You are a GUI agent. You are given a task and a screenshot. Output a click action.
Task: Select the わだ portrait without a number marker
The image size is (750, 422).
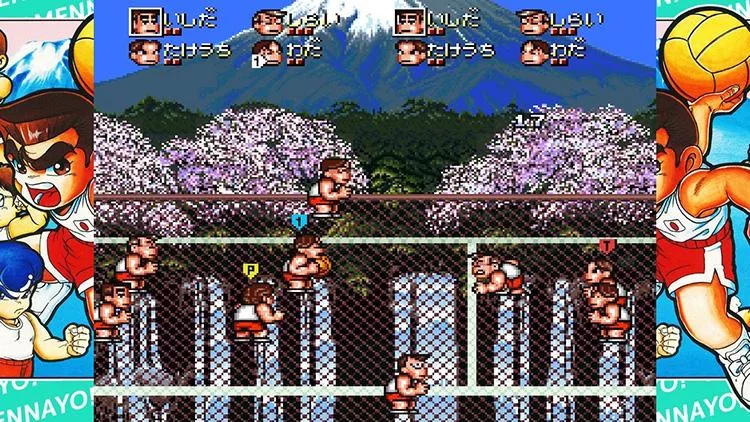coord(532,52)
